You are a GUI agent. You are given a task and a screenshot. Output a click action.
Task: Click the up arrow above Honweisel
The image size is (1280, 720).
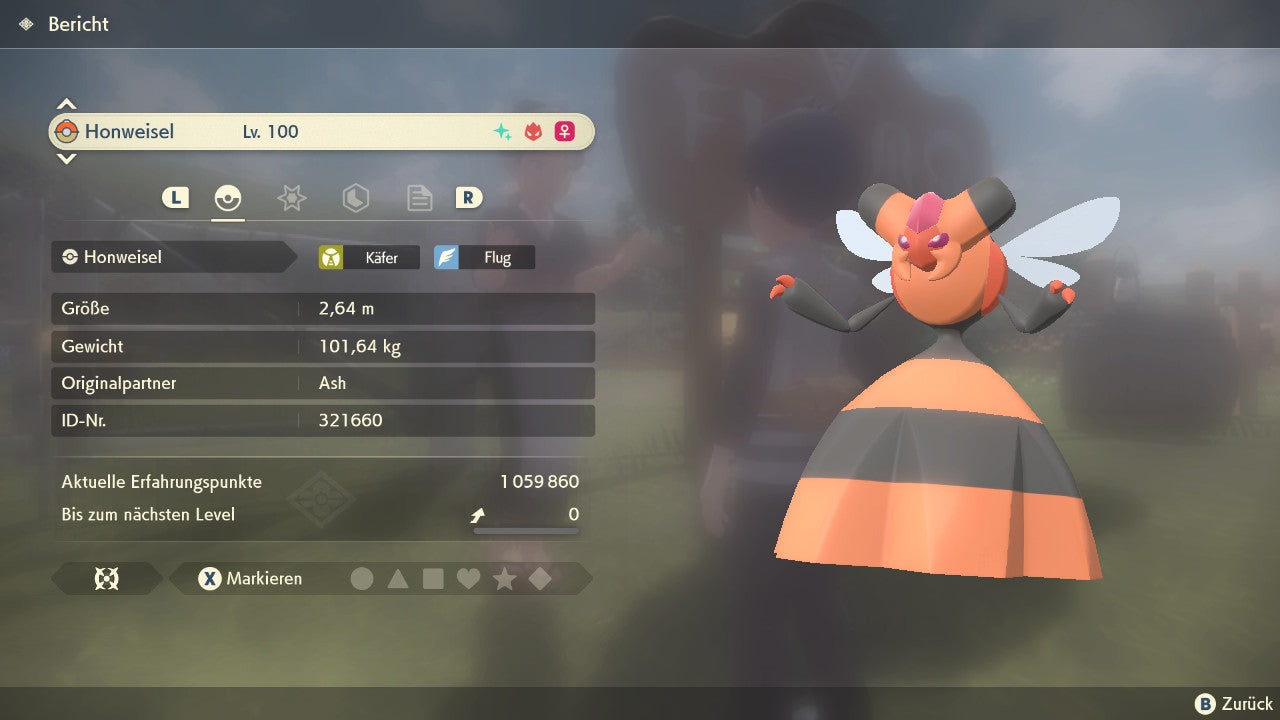(66, 104)
